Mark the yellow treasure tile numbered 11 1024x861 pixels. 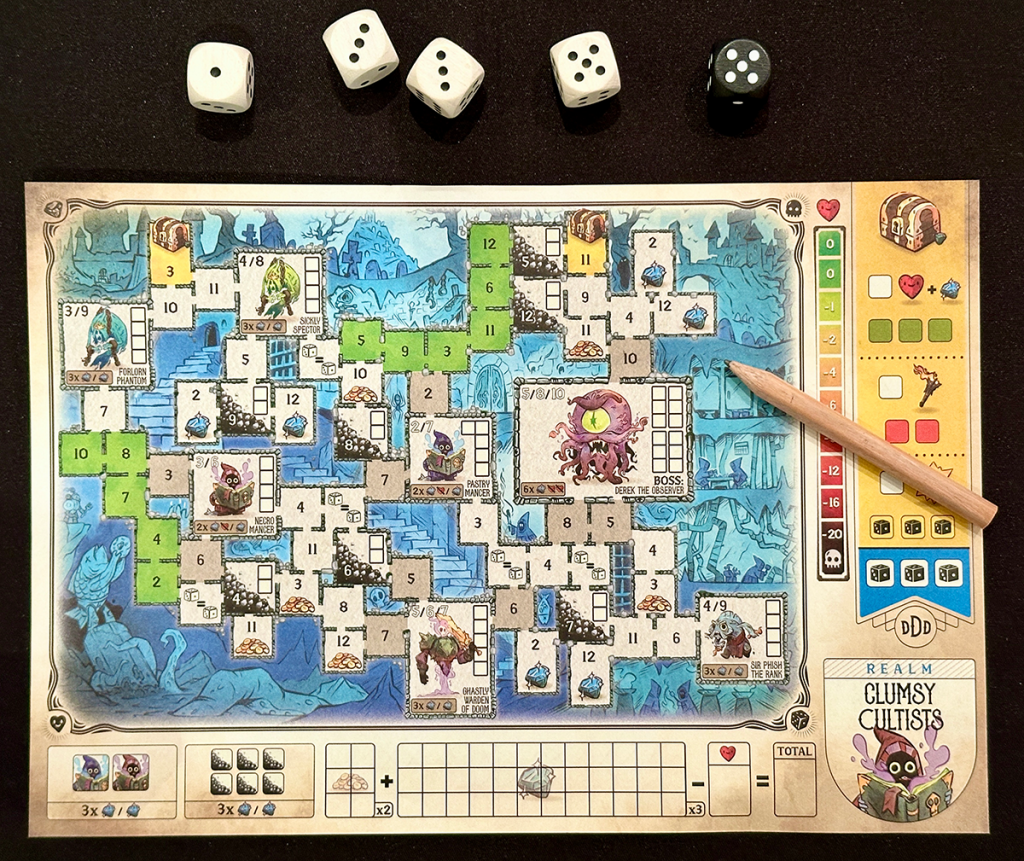(x=587, y=255)
